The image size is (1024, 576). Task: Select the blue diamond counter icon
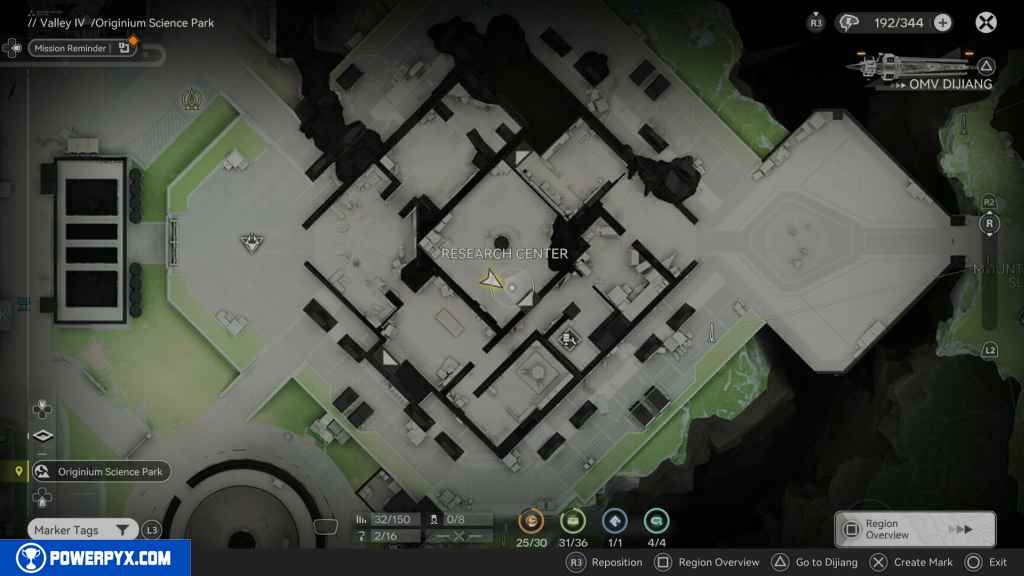615,520
